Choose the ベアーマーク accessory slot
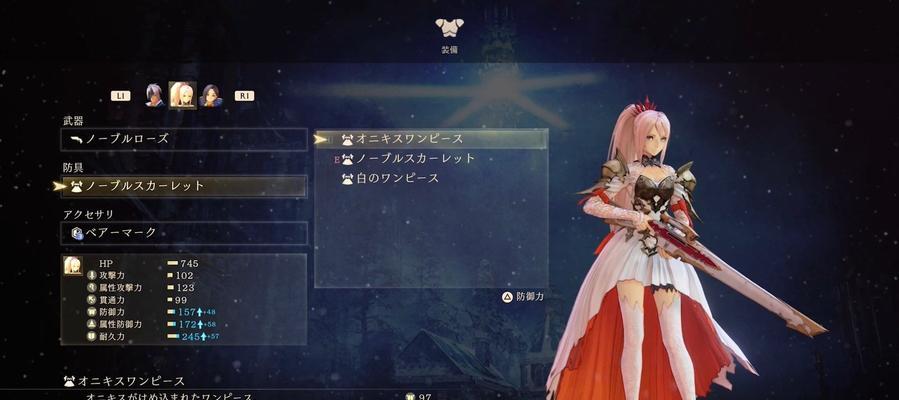The image size is (899, 400). (x=184, y=233)
